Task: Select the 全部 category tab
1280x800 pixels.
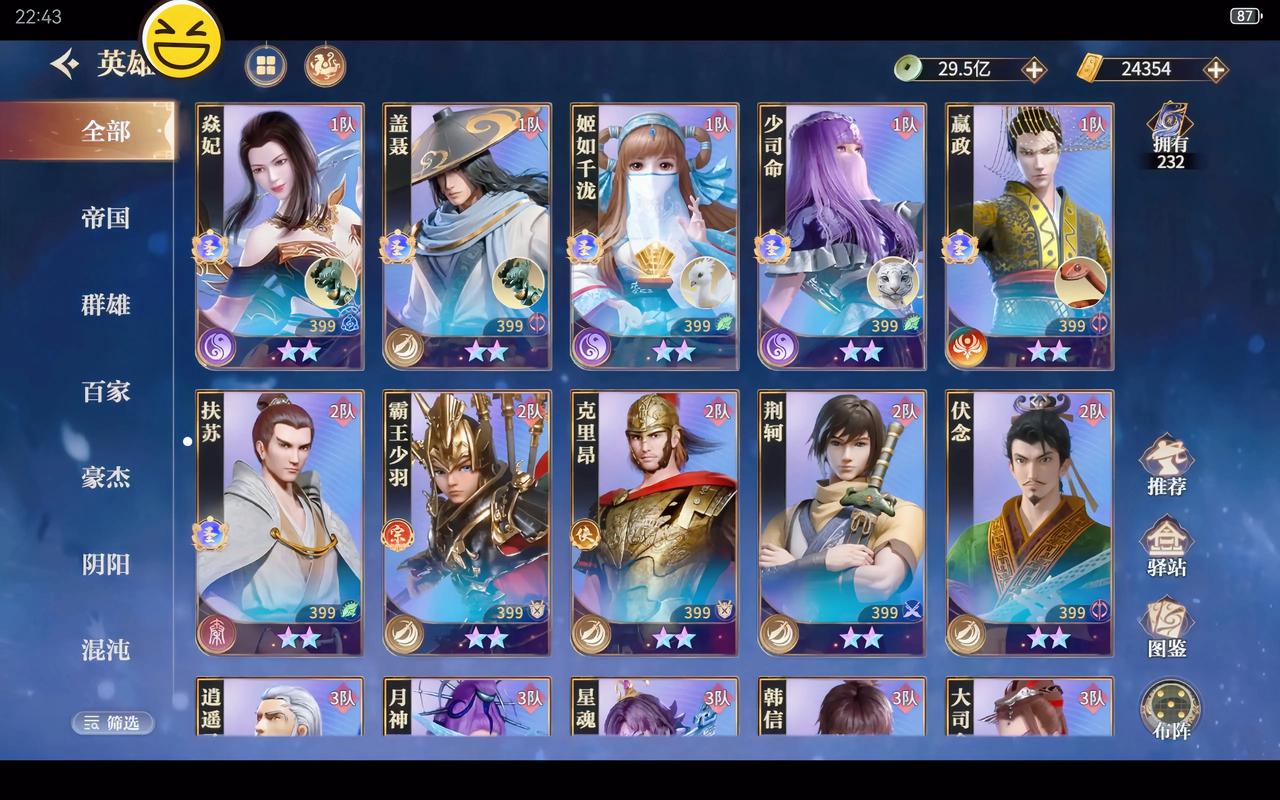Action: click(105, 131)
